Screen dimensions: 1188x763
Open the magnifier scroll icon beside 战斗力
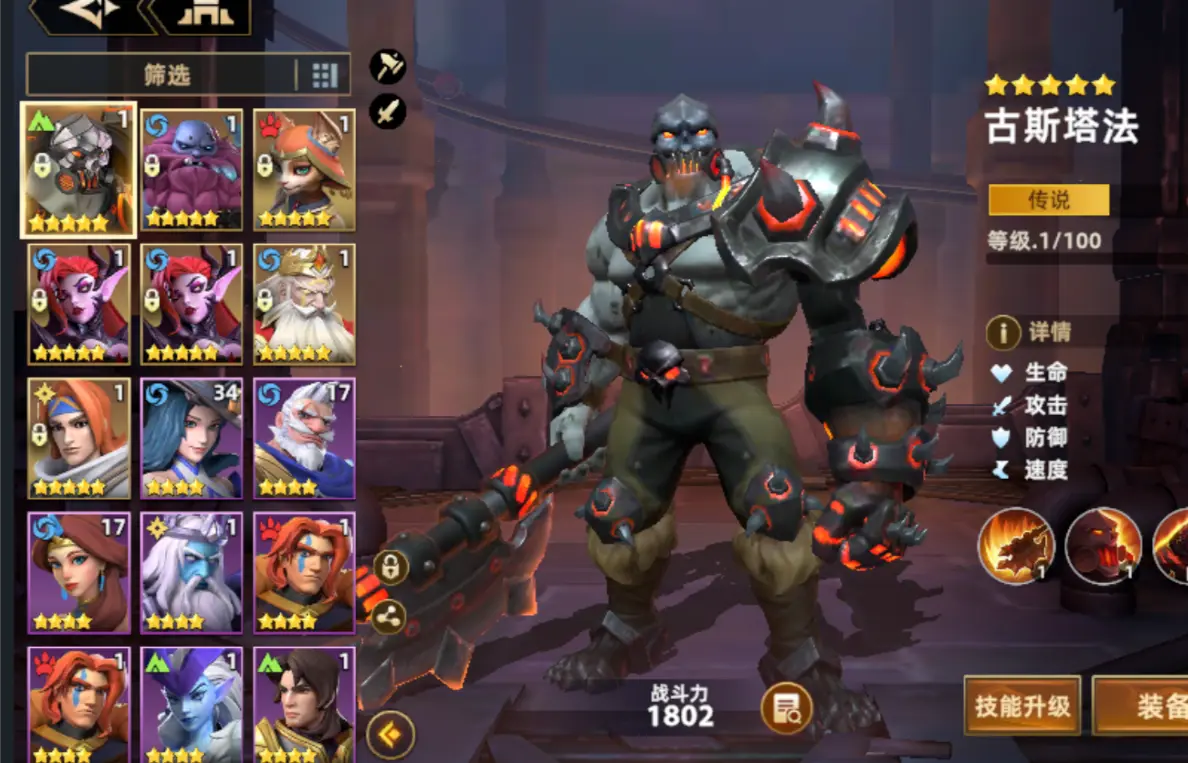(785, 709)
